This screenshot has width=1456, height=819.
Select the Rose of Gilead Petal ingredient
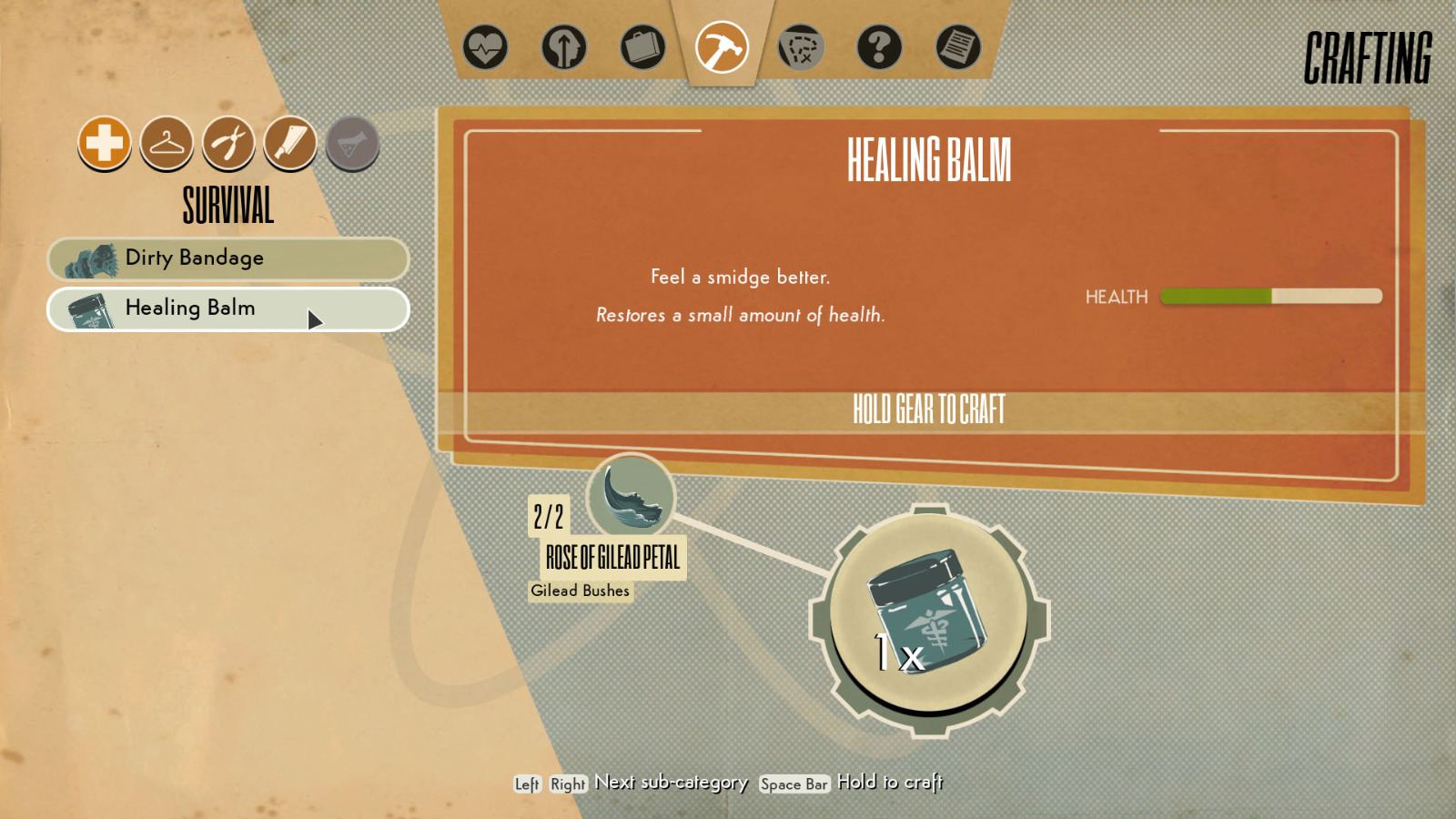pyautogui.click(x=630, y=498)
